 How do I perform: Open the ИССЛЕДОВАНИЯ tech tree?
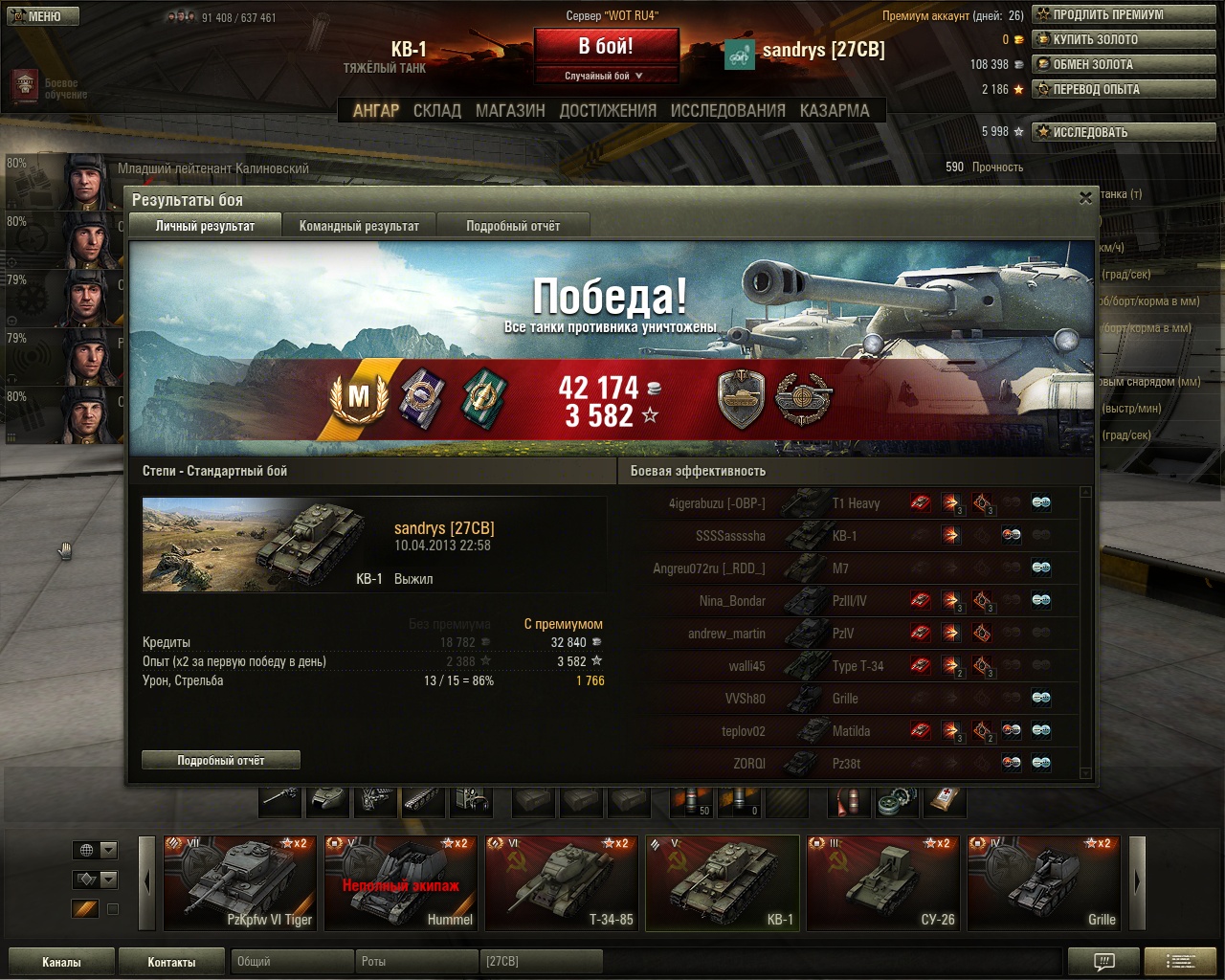coord(727,111)
